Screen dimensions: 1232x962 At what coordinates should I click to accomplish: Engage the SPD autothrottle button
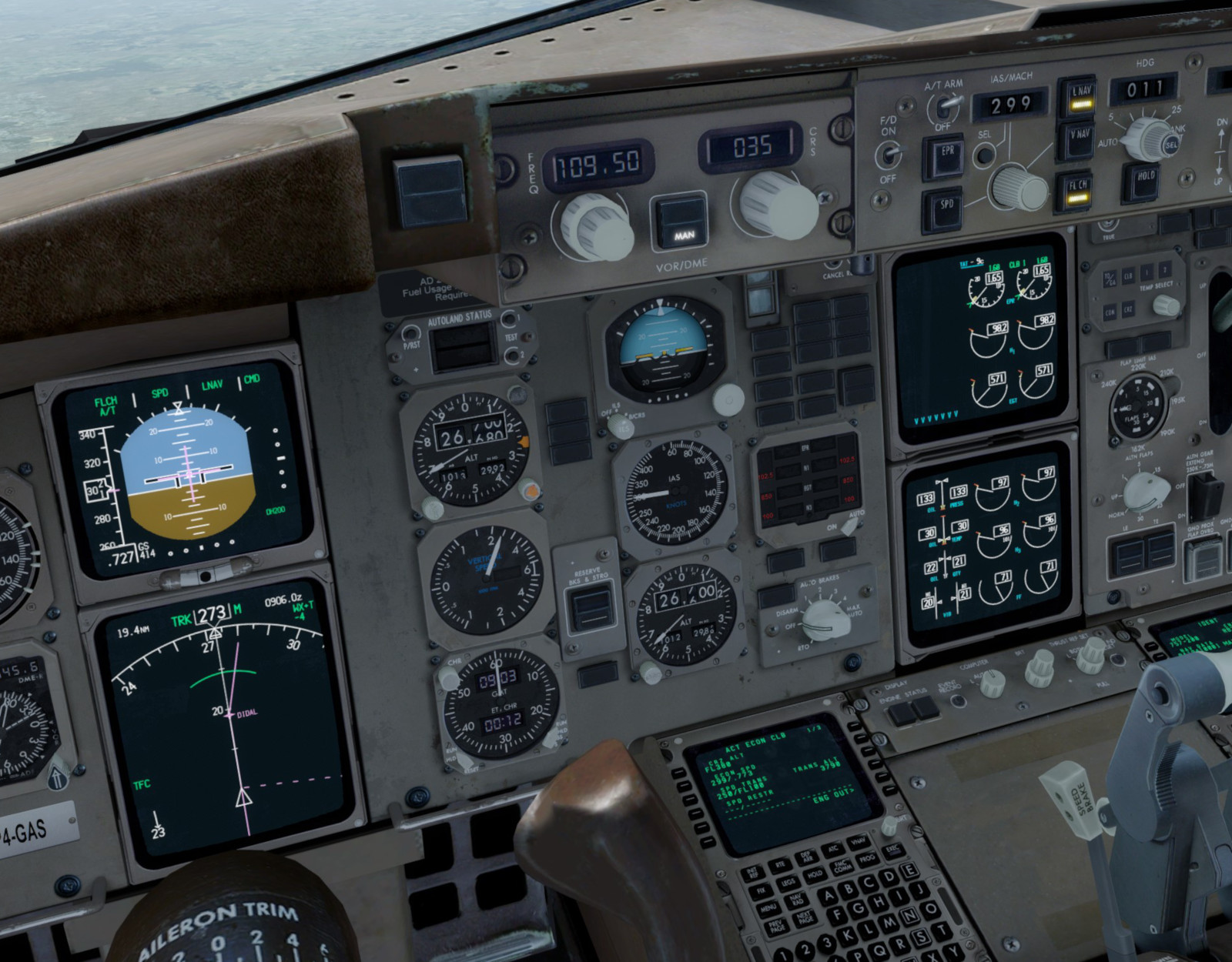pyautogui.click(x=945, y=209)
